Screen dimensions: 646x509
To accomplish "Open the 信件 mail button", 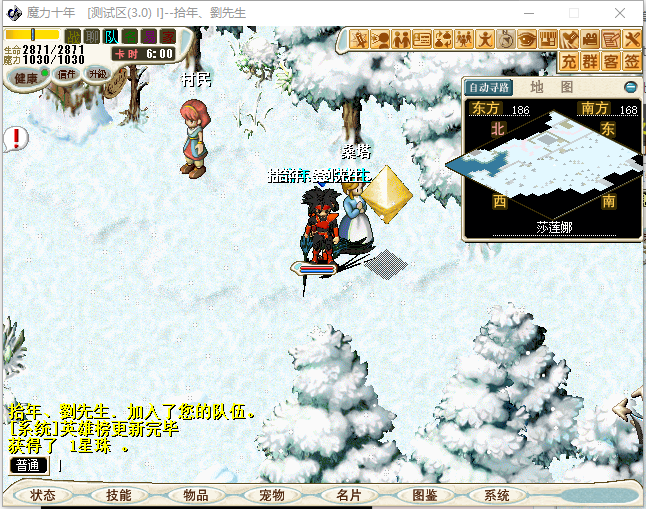I will pyautogui.click(x=66, y=74).
